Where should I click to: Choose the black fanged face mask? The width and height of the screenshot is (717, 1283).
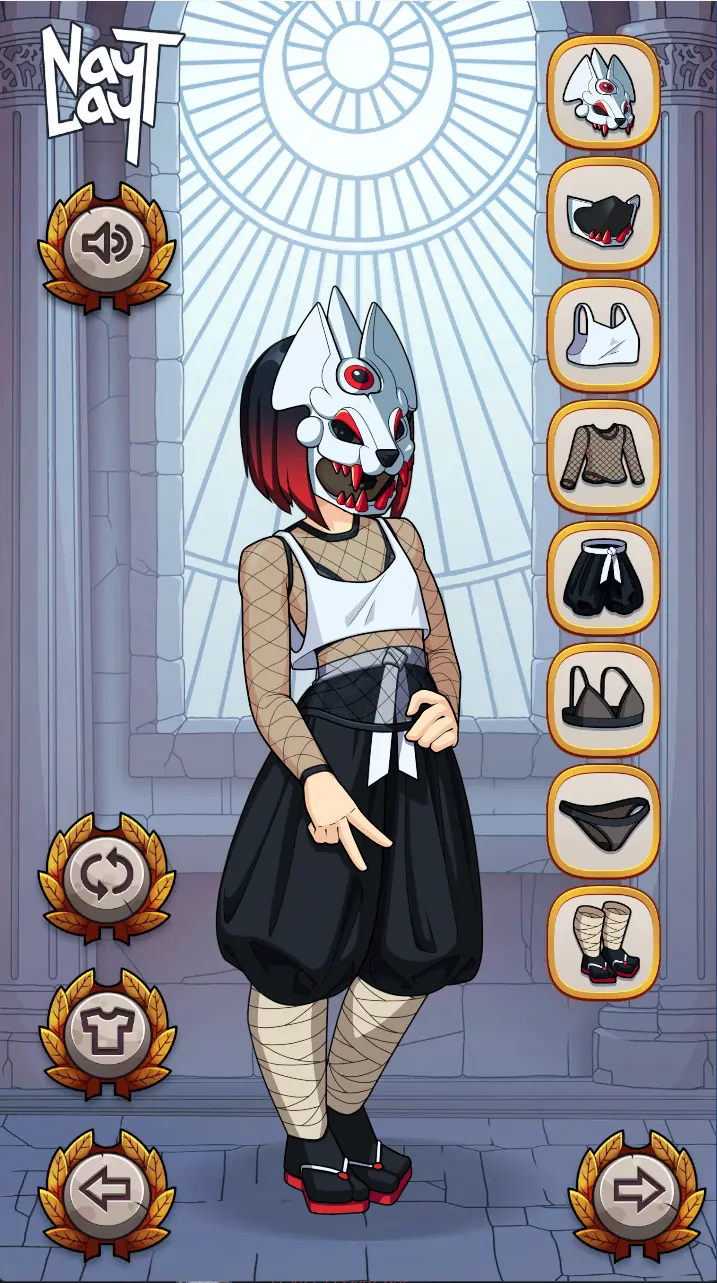click(x=603, y=214)
